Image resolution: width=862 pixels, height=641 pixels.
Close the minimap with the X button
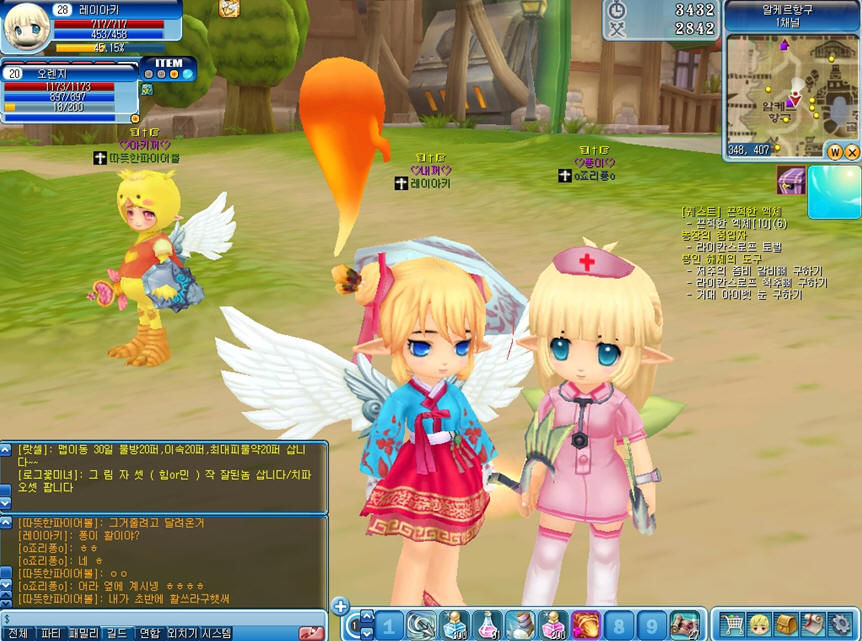[x=852, y=152]
